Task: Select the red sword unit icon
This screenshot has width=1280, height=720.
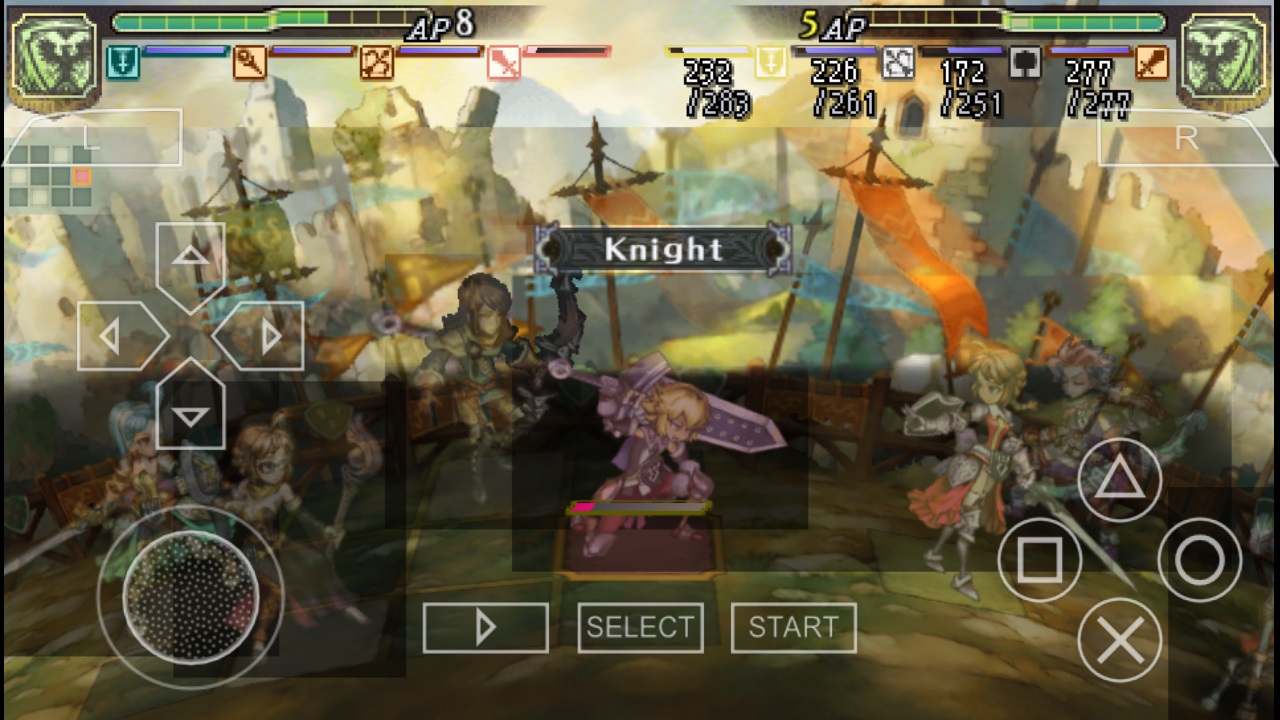Action: coord(503,63)
